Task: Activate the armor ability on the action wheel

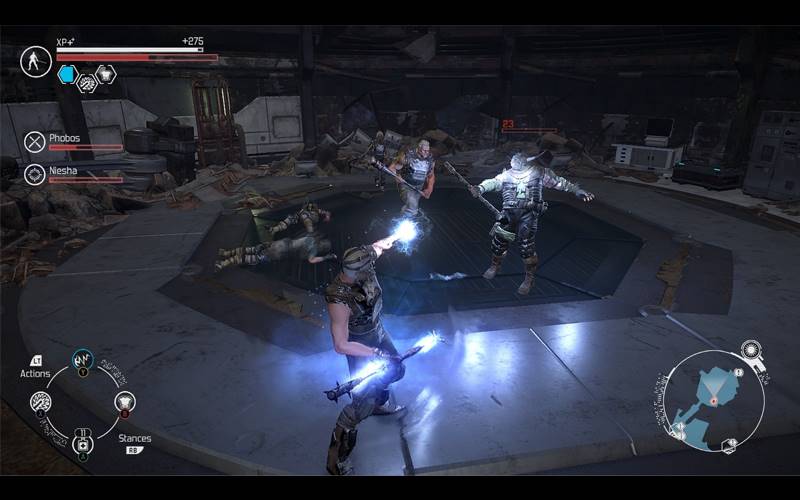Action: (x=125, y=401)
